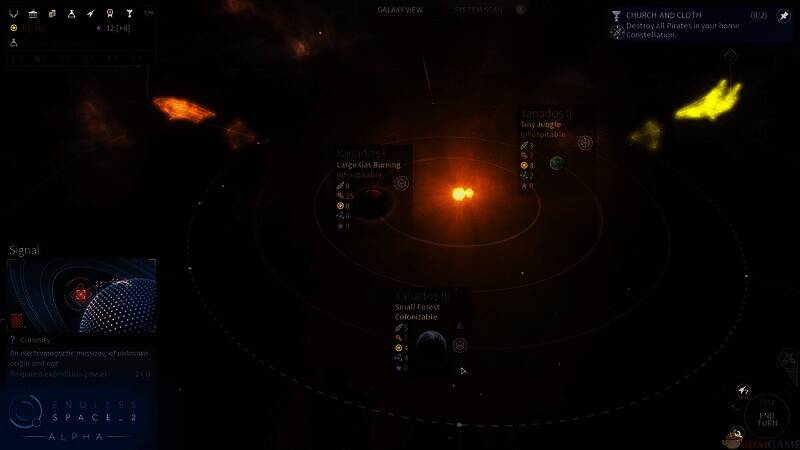
Task: Open the research flask icon
Action: 71,13
